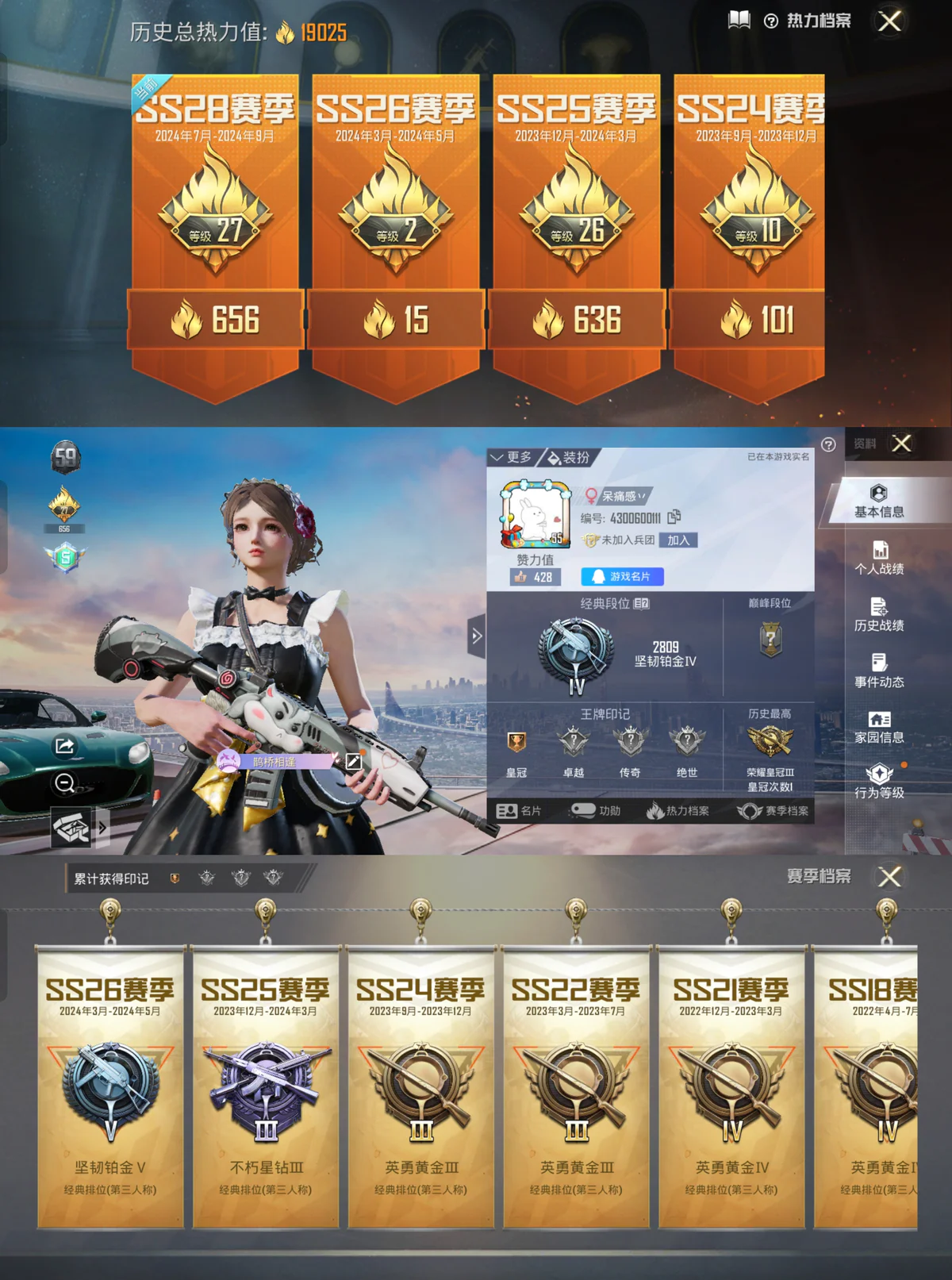Switch to the 个人战绩 tab
Screen dimensions: 952x1280
879,557
